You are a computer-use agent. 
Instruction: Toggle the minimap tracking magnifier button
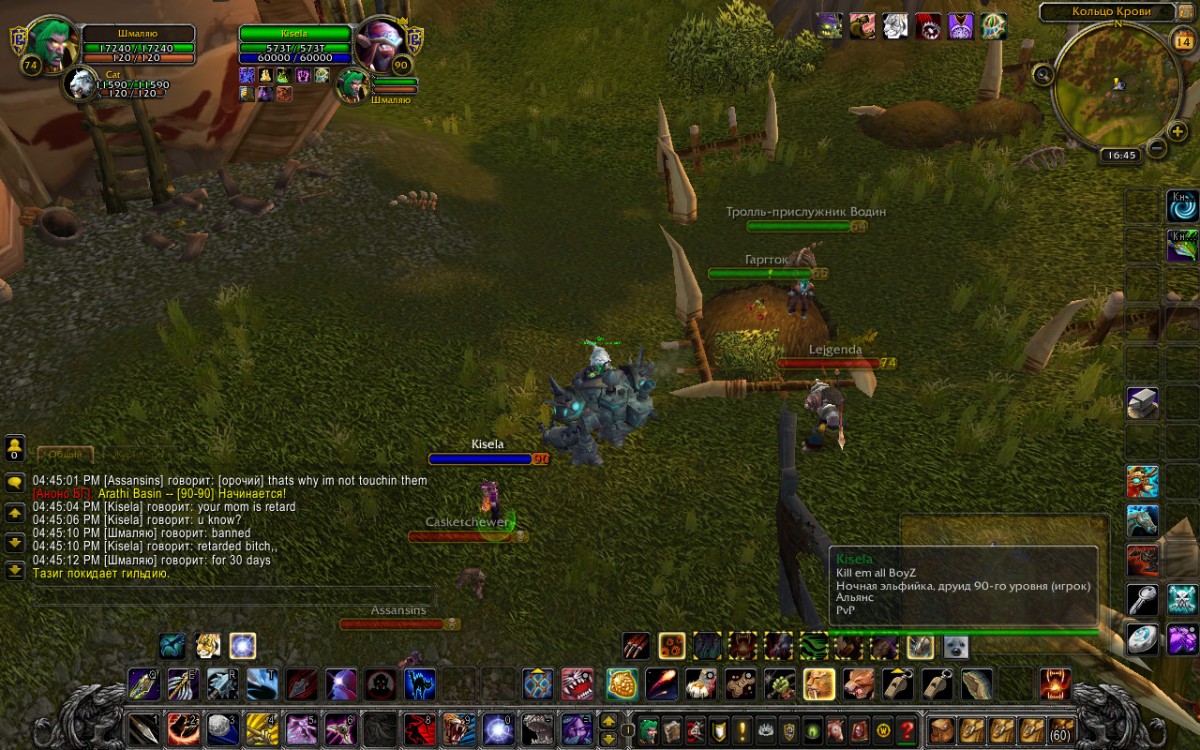(1044, 73)
